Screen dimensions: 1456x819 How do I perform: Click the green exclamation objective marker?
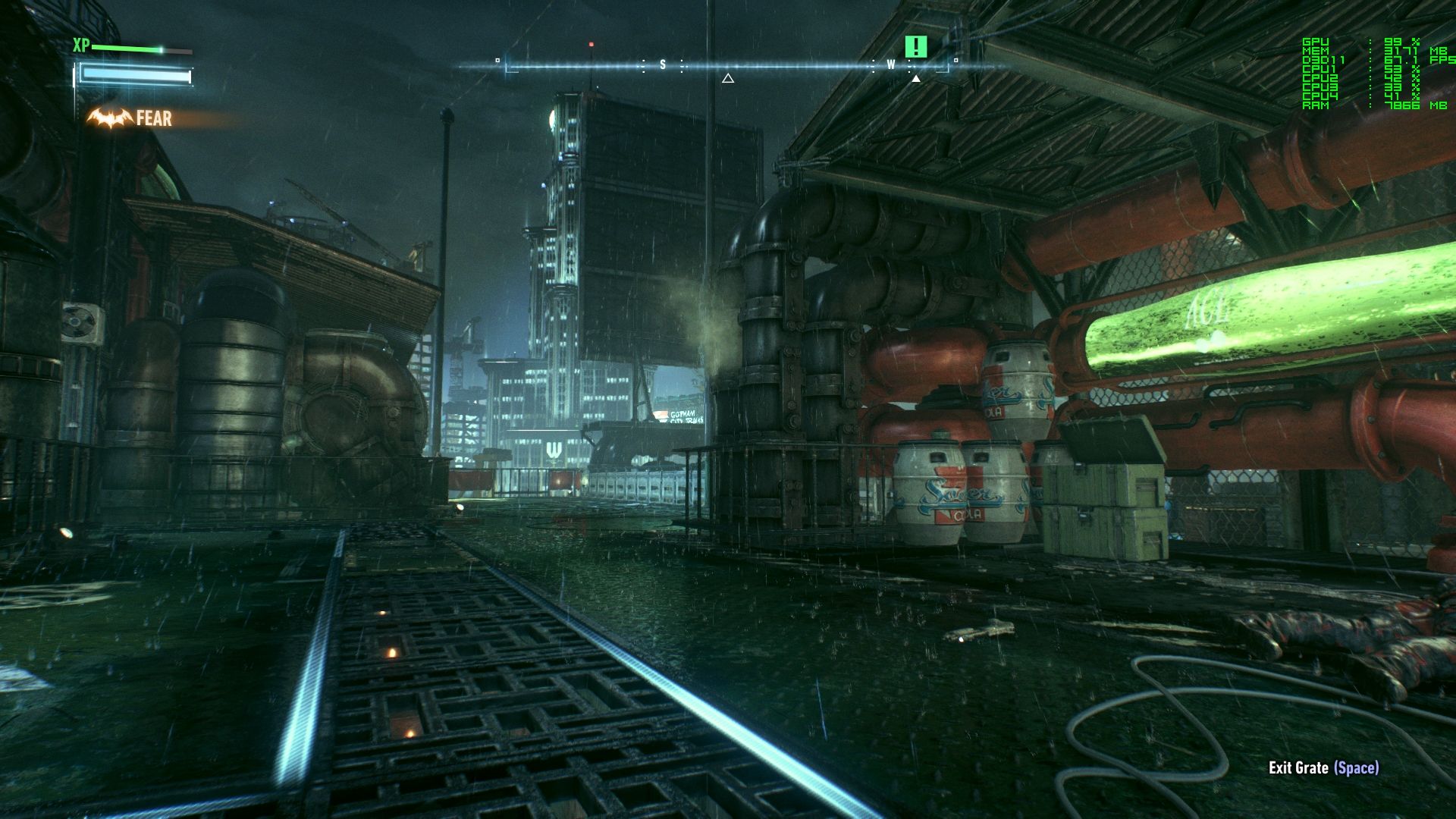(916, 47)
